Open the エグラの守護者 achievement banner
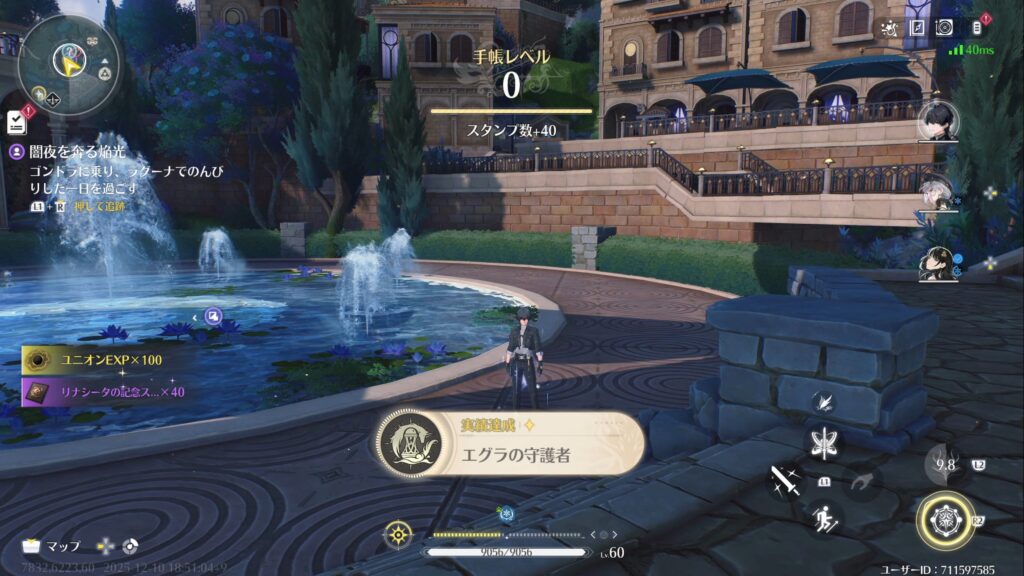Image resolution: width=1024 pixels, height=576 pixels. click(x=510, y=444)
